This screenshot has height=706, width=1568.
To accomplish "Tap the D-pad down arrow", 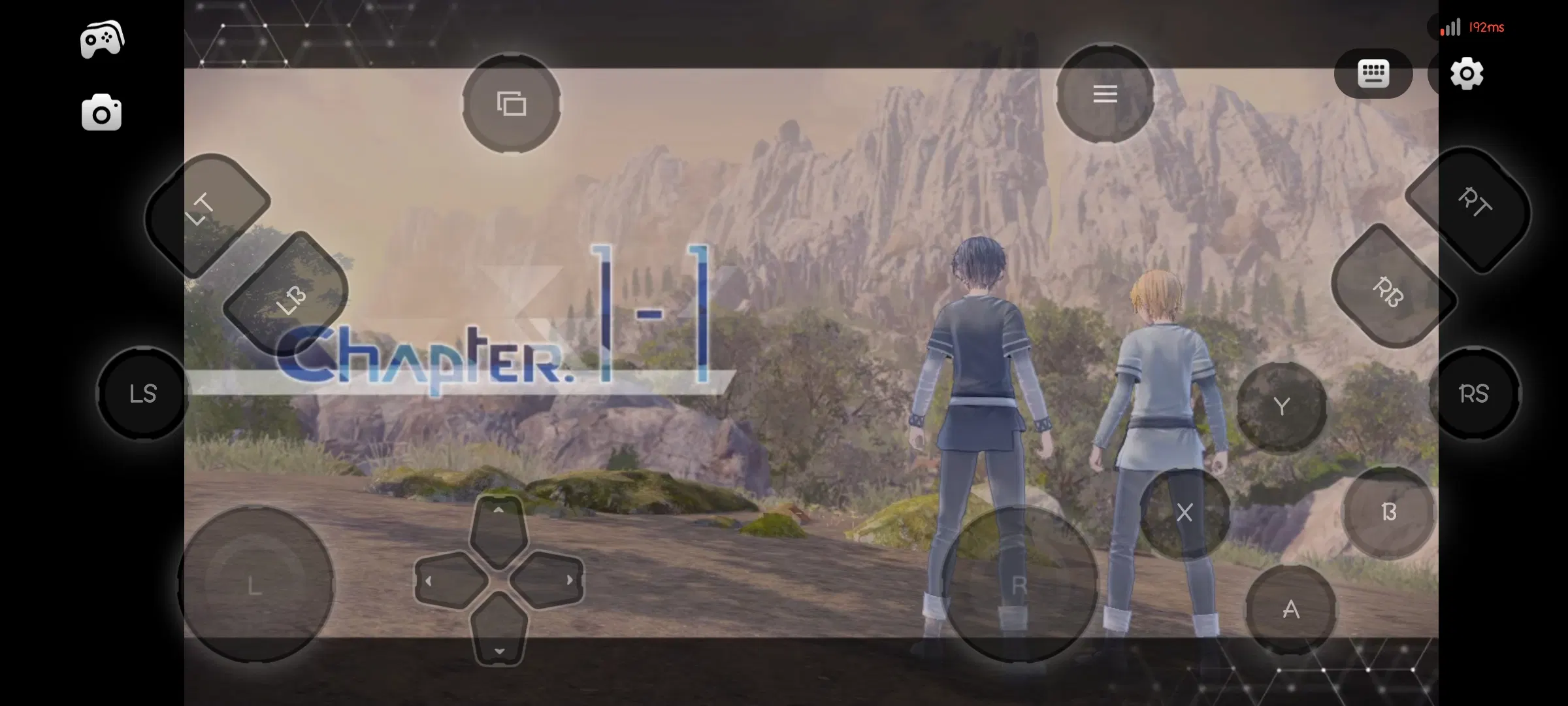I will [499, 631].
